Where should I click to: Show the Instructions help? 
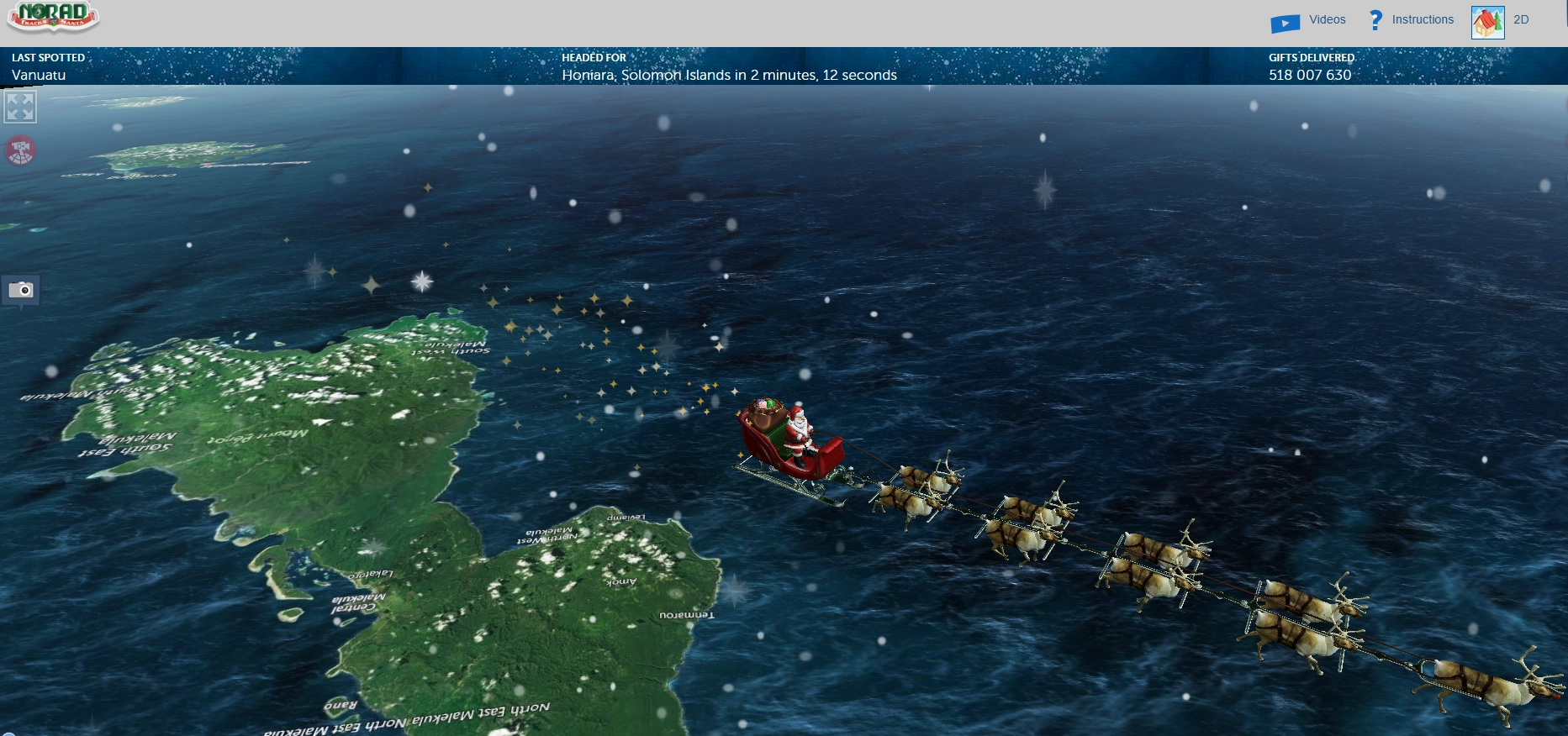click(1412, 20)
